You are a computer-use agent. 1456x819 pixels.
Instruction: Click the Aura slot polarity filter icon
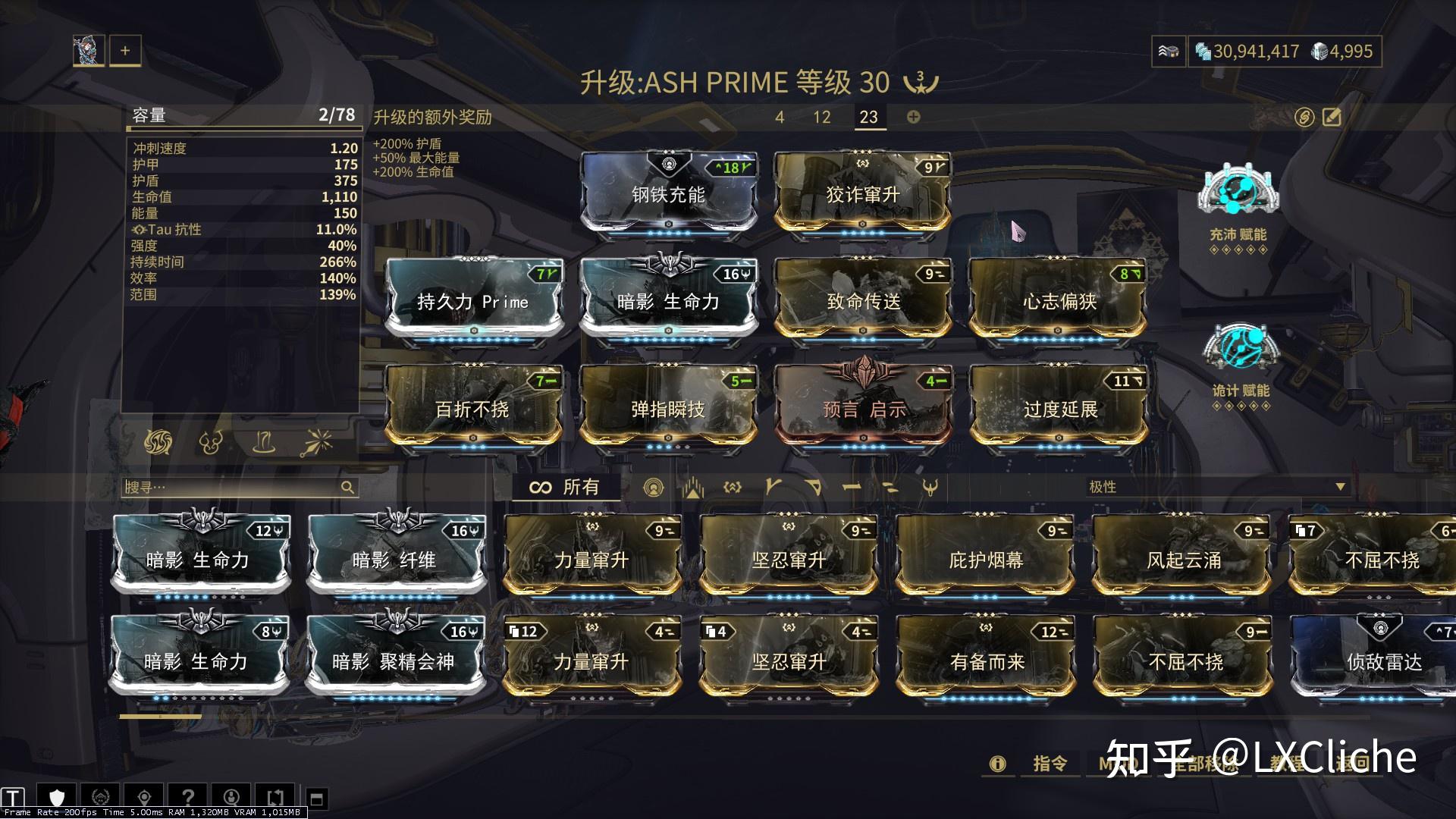(x=654, y=488)
